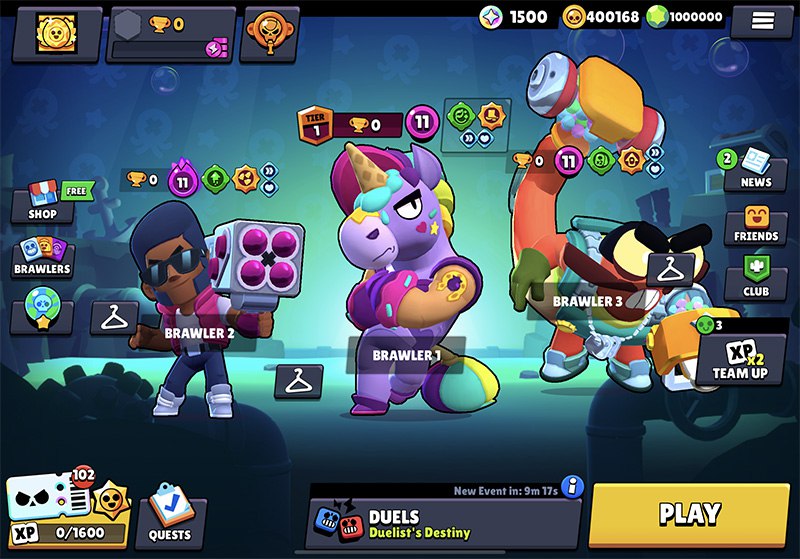Image resolution: width=800 pixels, height=559 pixels.
Task: Change Brawler 3's skin with hanger icon
Action: point(670,268)
